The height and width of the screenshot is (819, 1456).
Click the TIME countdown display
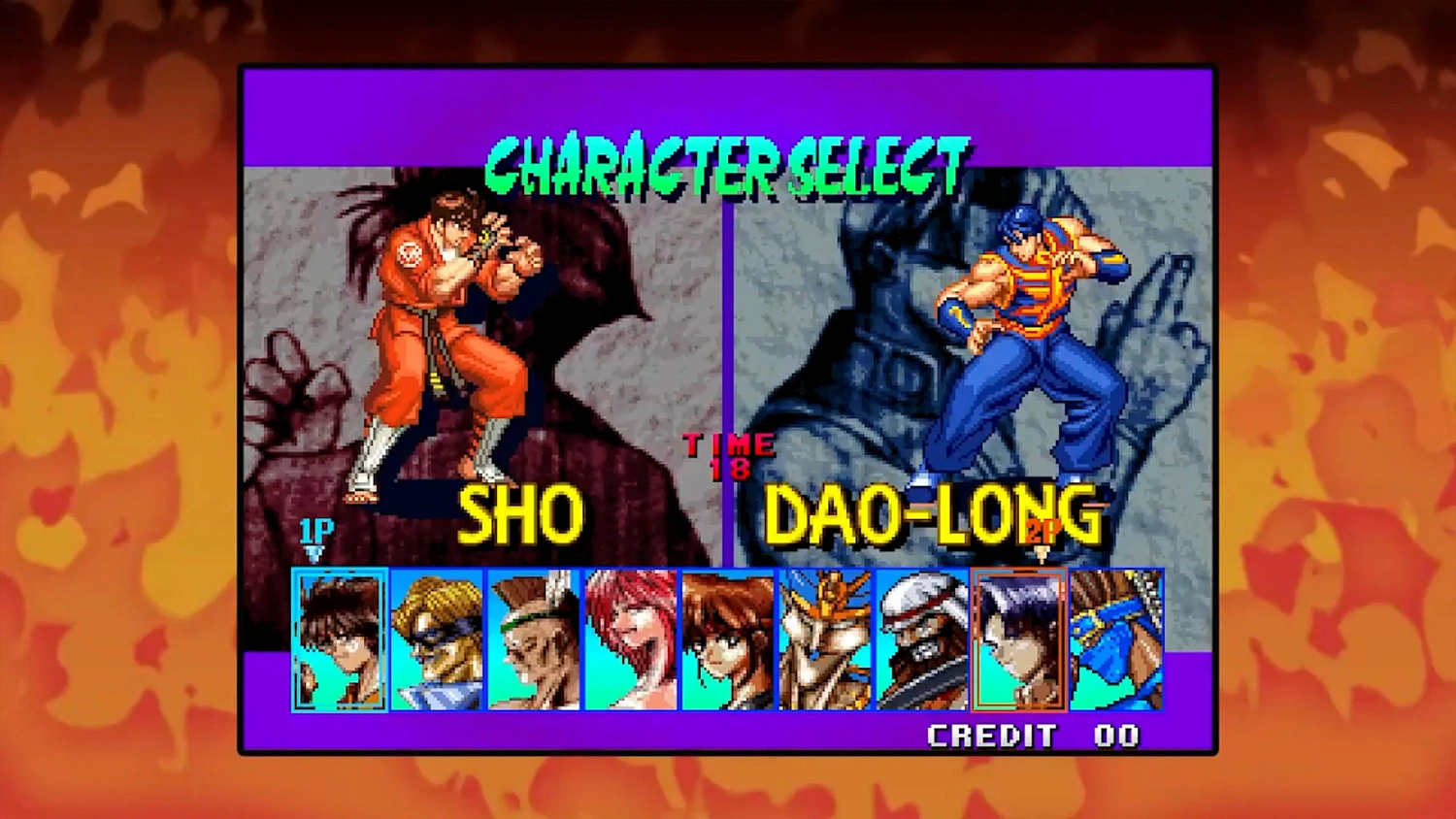click(728, 454)
